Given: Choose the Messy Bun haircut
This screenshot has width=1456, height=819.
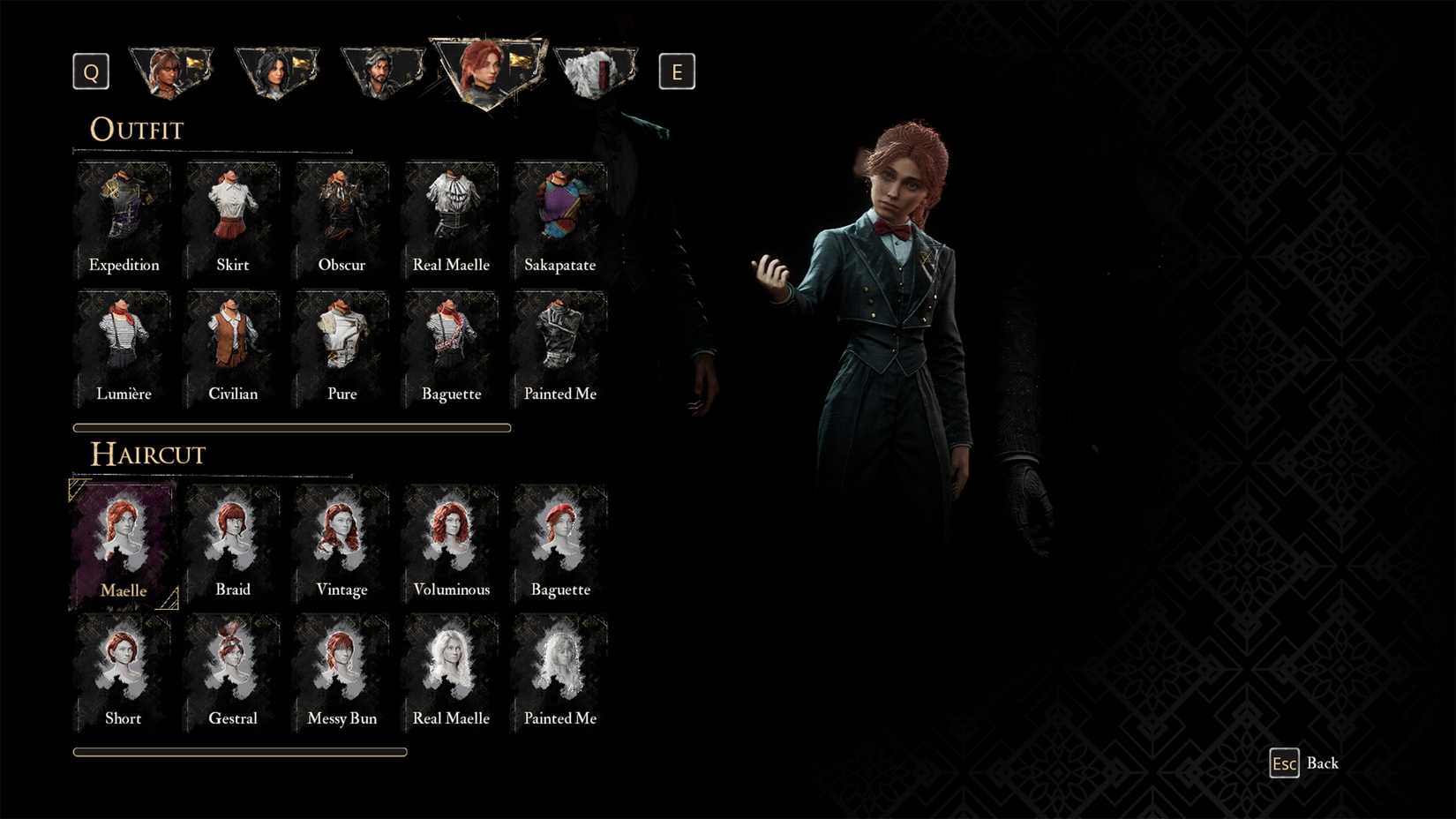Looking at the screenshot, I should [341, 668].
